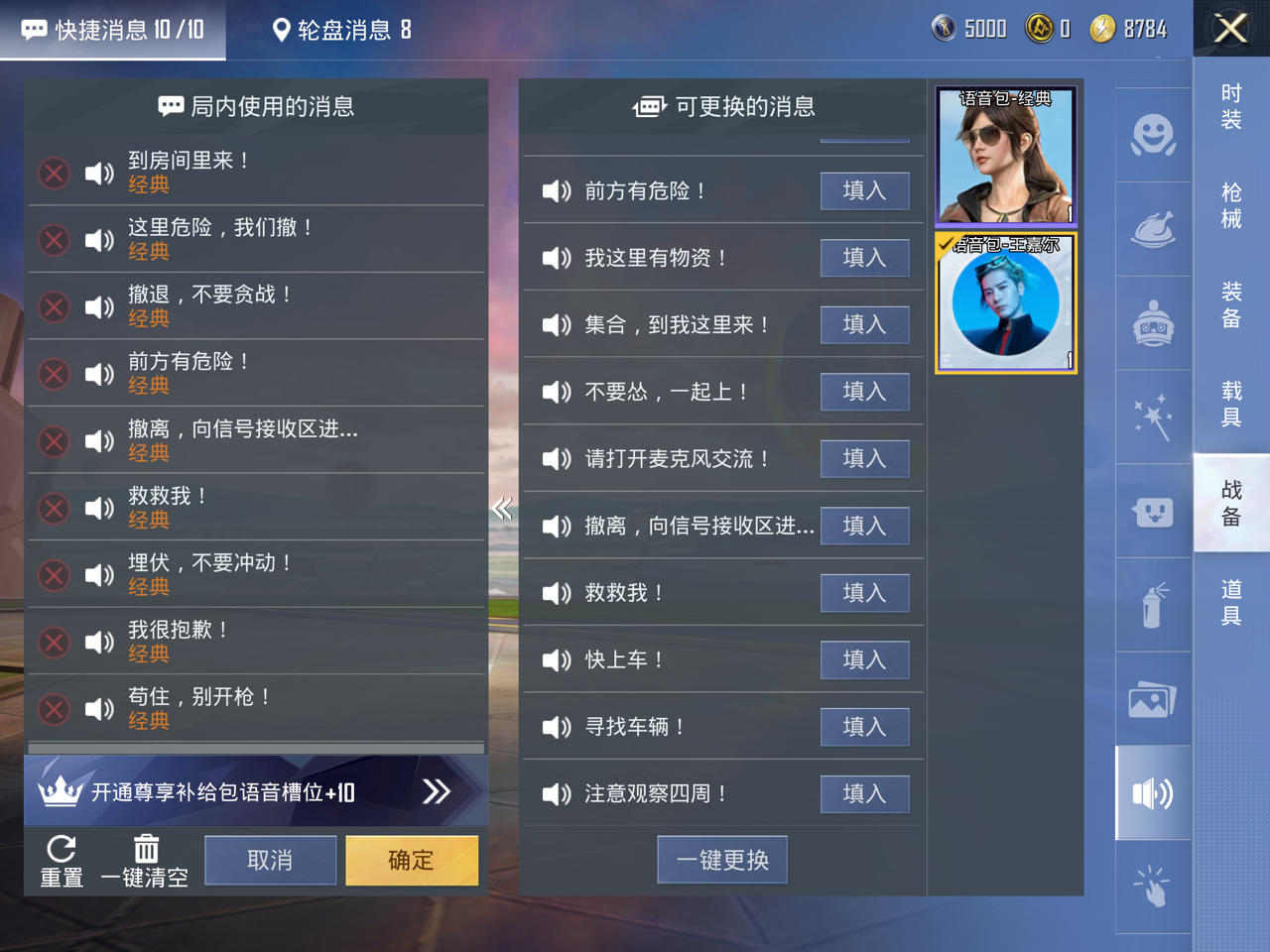Switch to the 轮盘消息 tab

click(341, 30)
